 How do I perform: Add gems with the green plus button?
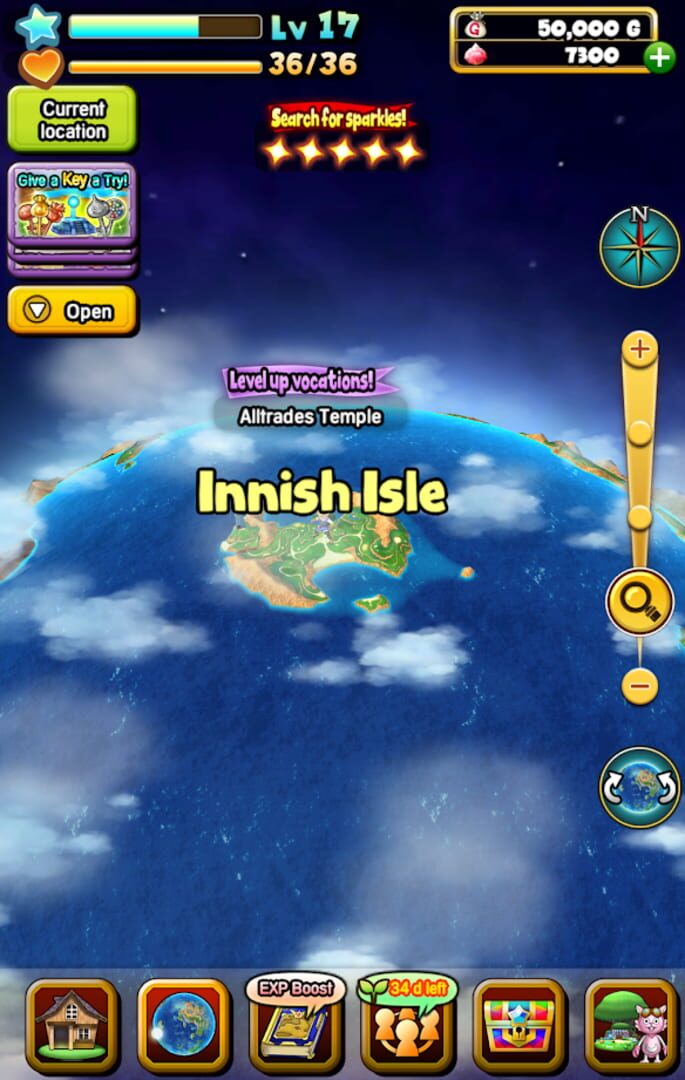pyautogui.click(x=659, y=57)
